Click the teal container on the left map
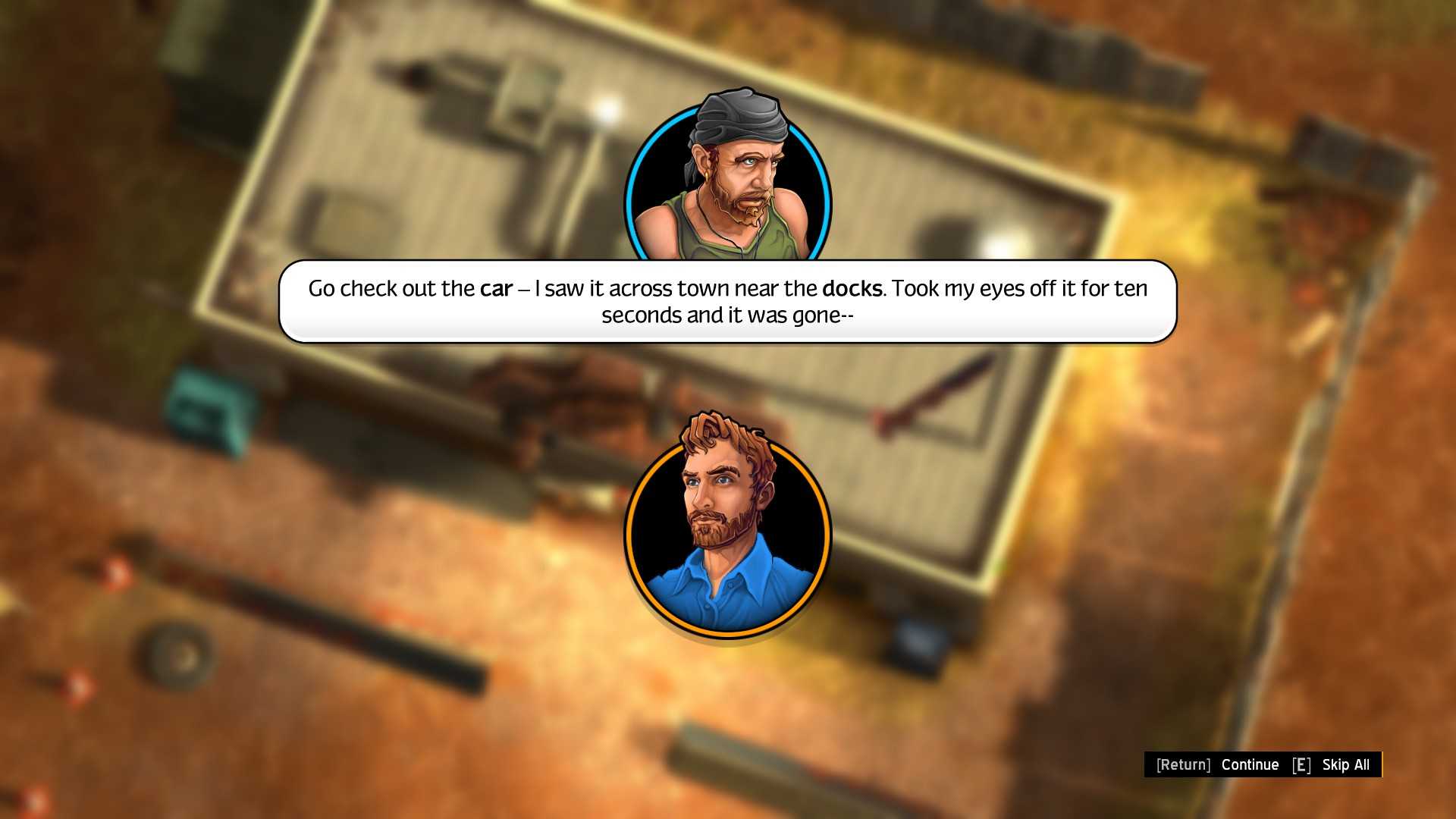The width and height of the screenshot is (1456, 819). point(203,406)
